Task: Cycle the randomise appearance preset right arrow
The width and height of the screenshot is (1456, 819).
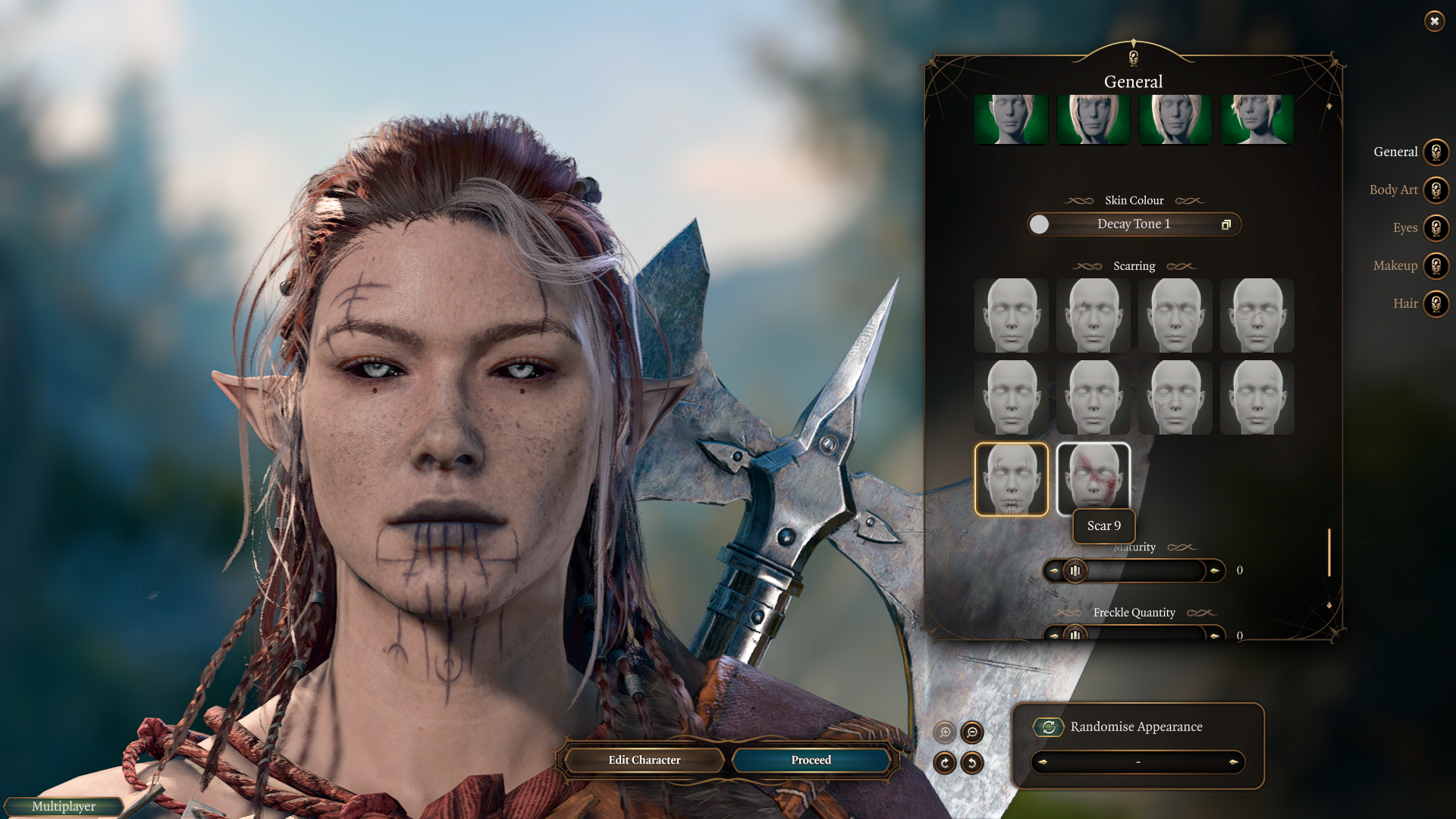Action: (x=1233, y=762)
